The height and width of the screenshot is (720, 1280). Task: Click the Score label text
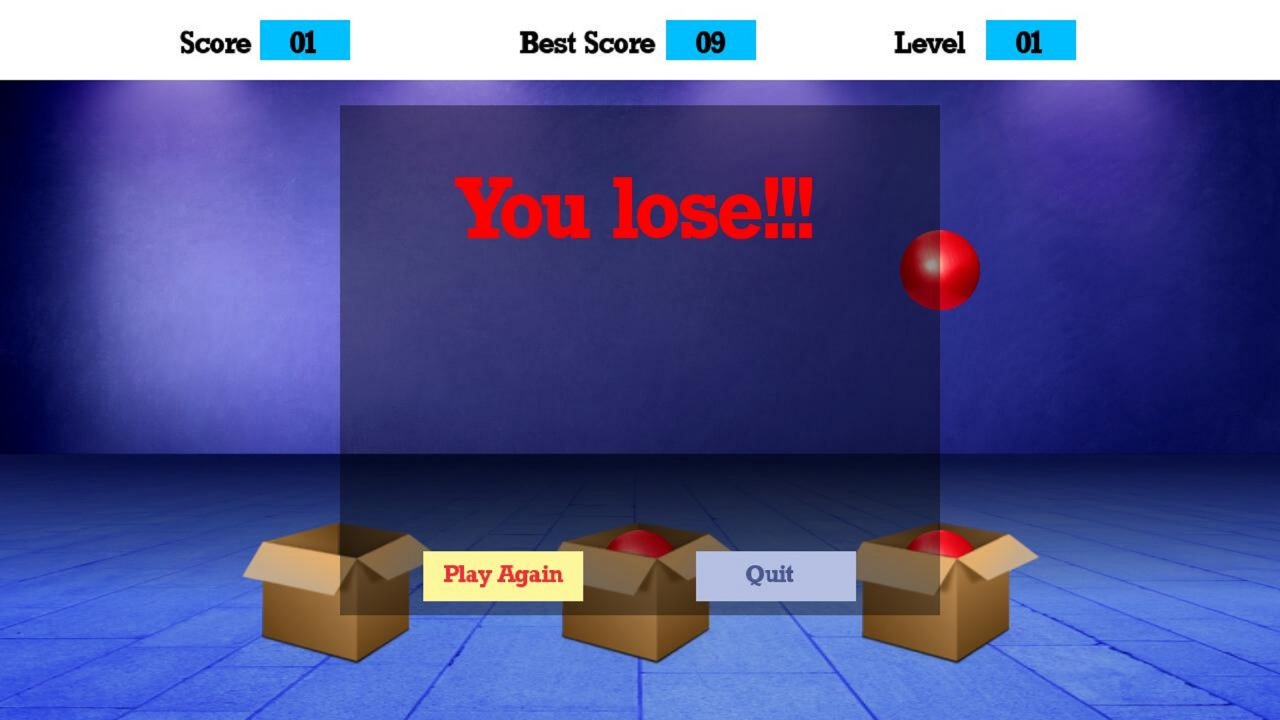(215, 42)
